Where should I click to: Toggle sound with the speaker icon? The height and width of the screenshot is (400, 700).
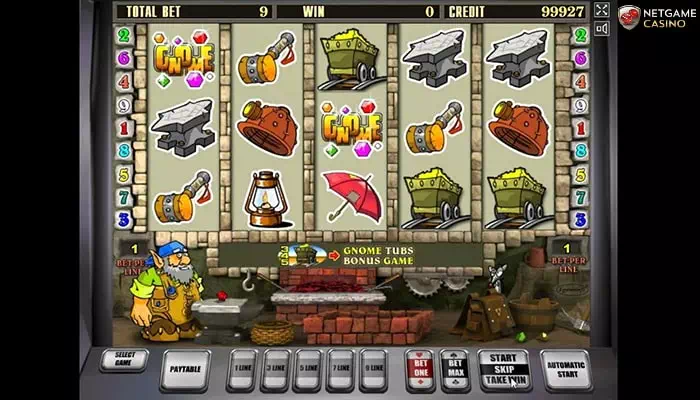pos(601,29)
